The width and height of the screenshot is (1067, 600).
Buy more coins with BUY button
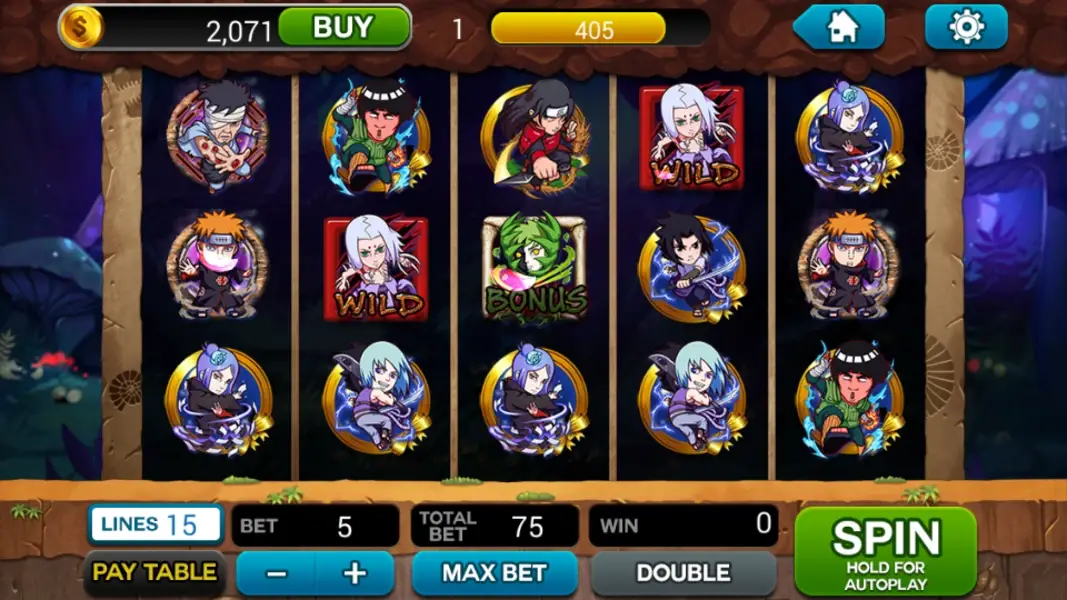click(x=343, y=28)
